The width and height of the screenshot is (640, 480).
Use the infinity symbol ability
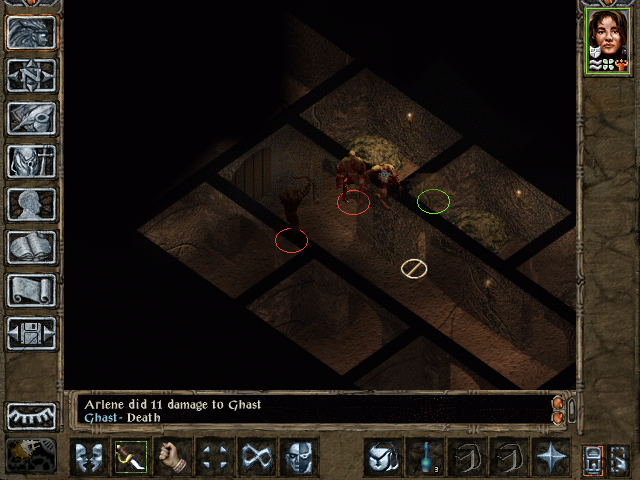click(256, 457)
